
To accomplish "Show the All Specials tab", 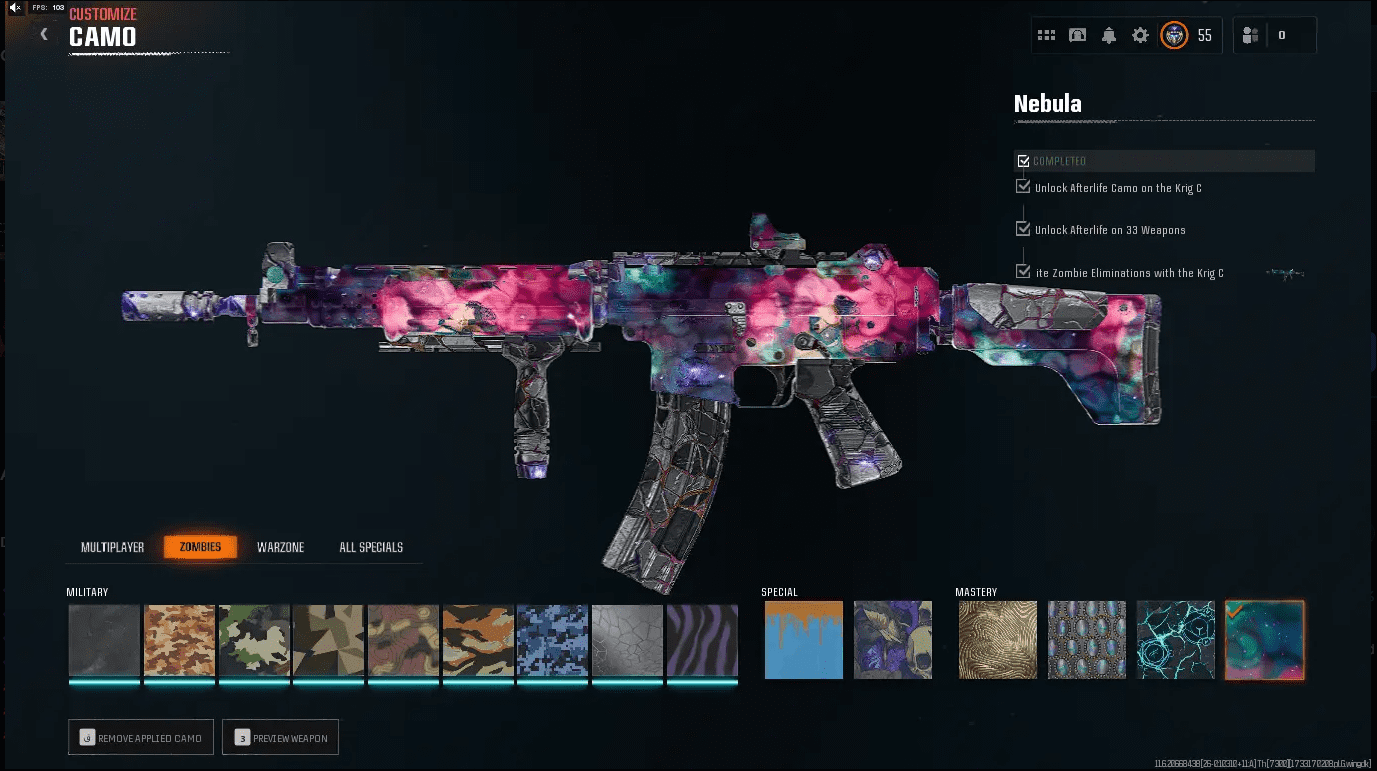I will pyautogui.click(x=371, y=547).
